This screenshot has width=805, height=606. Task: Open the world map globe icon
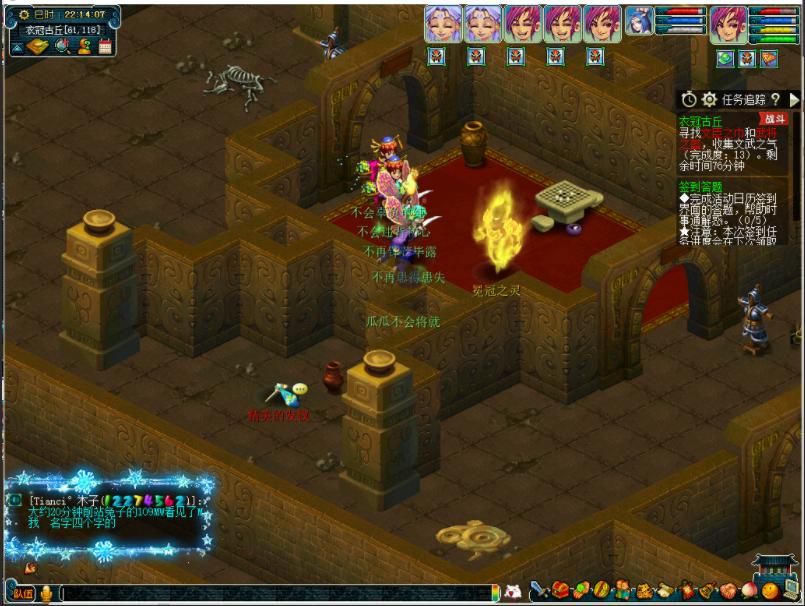click(62, 46)
